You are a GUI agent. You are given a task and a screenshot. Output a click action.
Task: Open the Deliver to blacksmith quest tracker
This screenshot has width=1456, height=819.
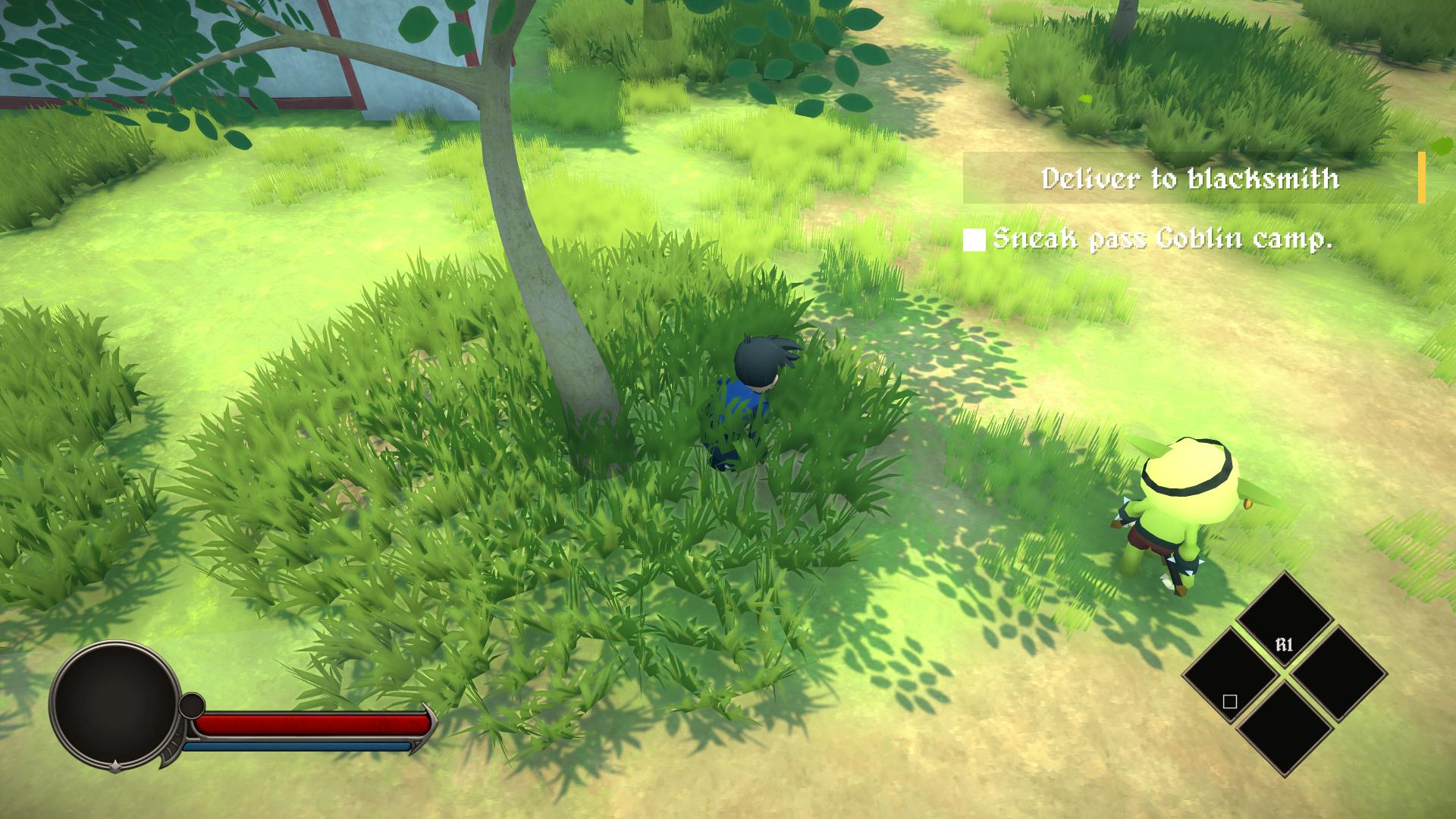pyautogui.click(x=1191, y=179)
